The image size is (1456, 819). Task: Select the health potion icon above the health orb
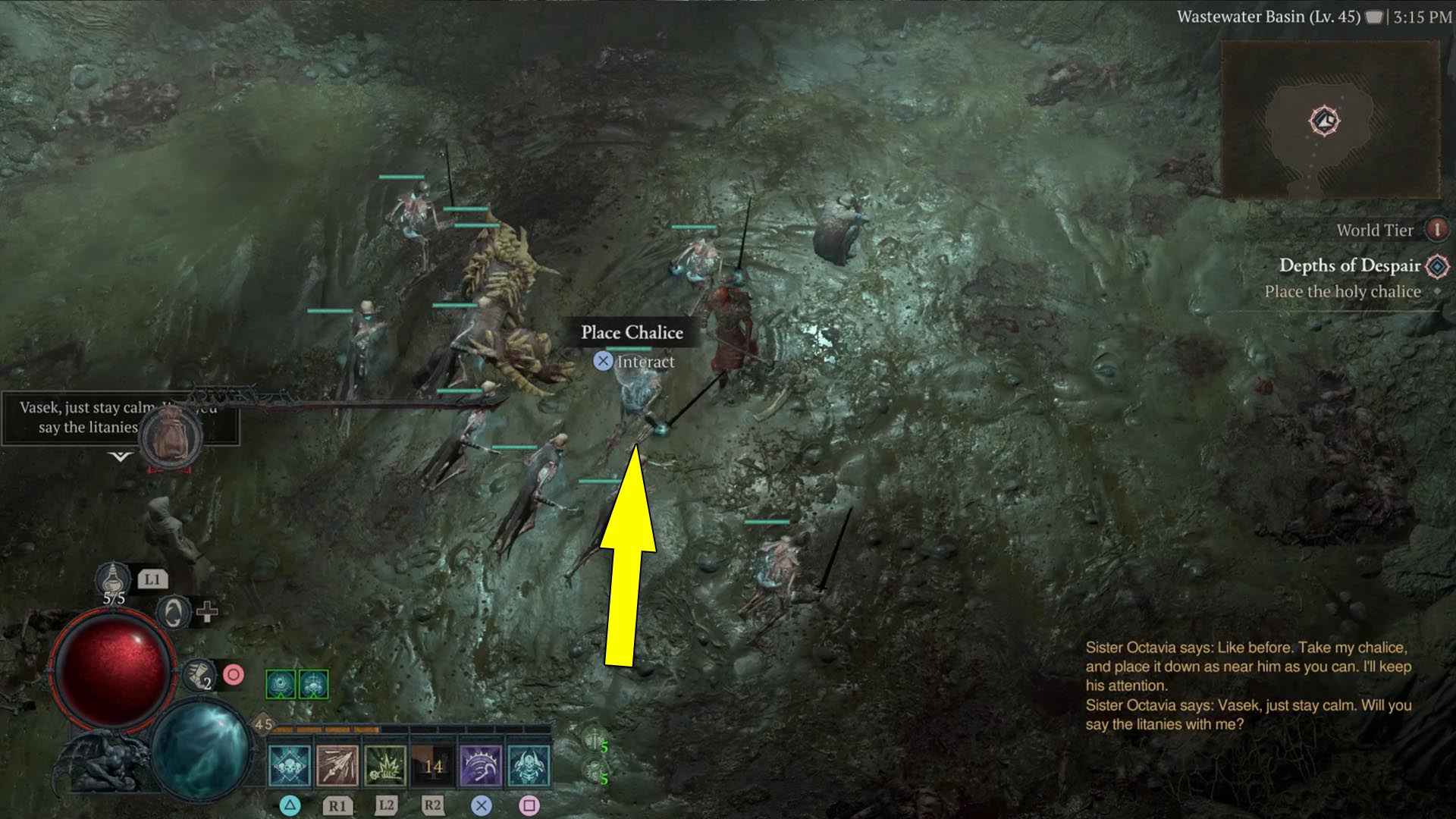coord(114,579)
